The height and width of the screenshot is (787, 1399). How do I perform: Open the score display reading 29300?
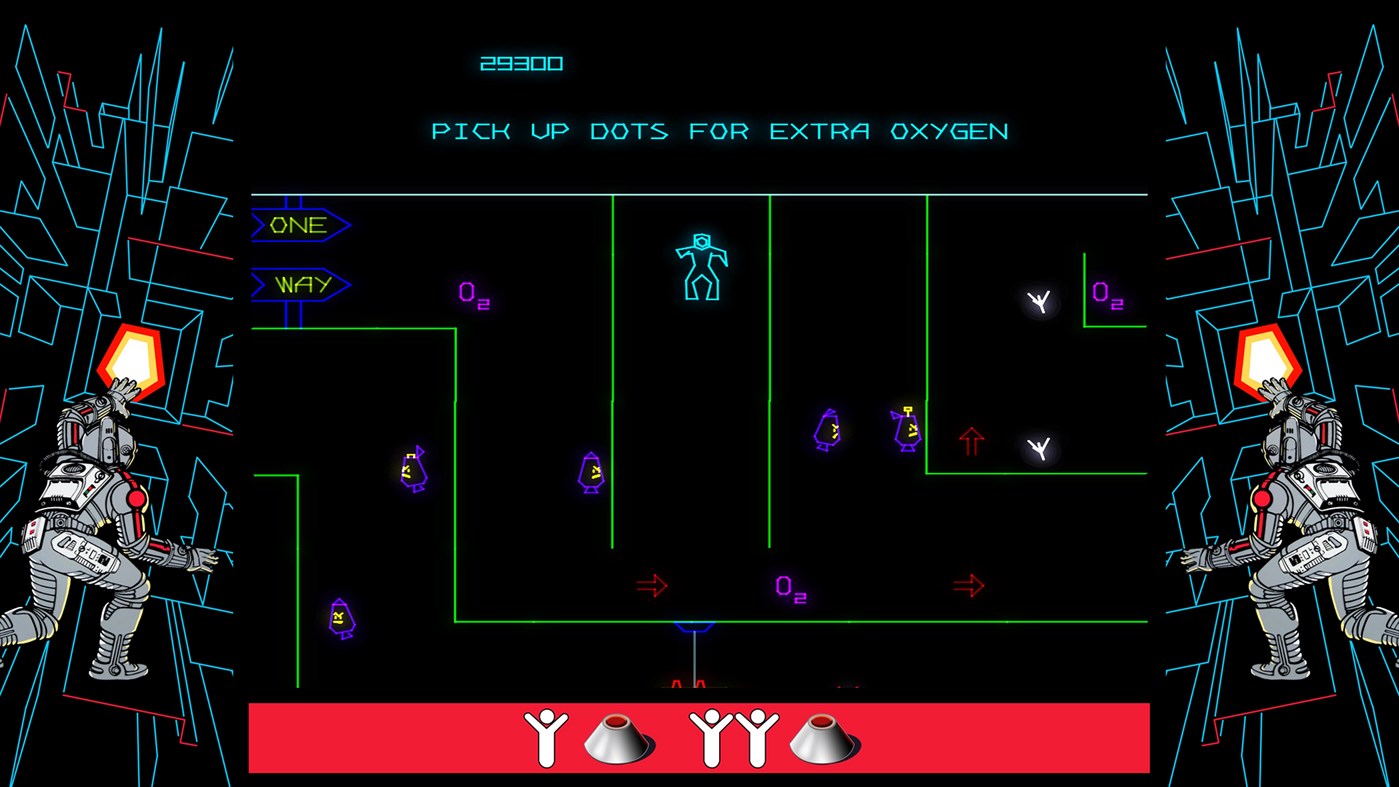point(521,61)
